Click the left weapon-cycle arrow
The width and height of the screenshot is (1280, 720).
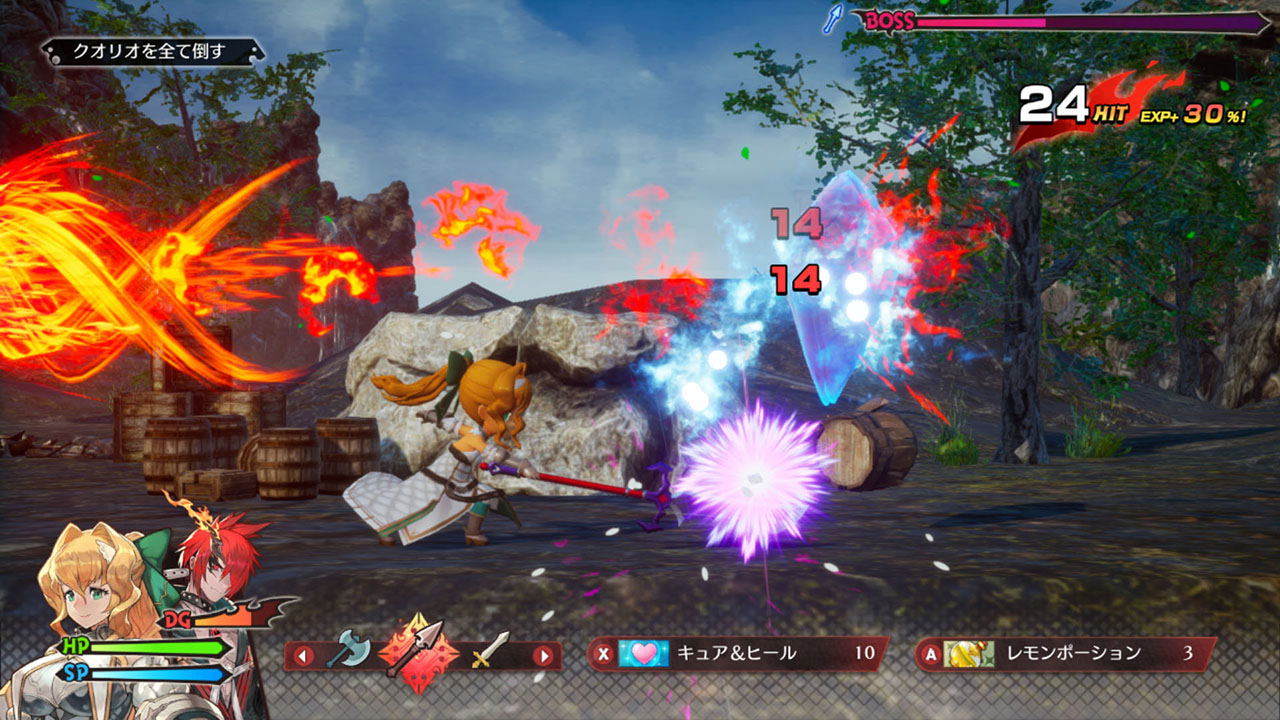(303, 656)
